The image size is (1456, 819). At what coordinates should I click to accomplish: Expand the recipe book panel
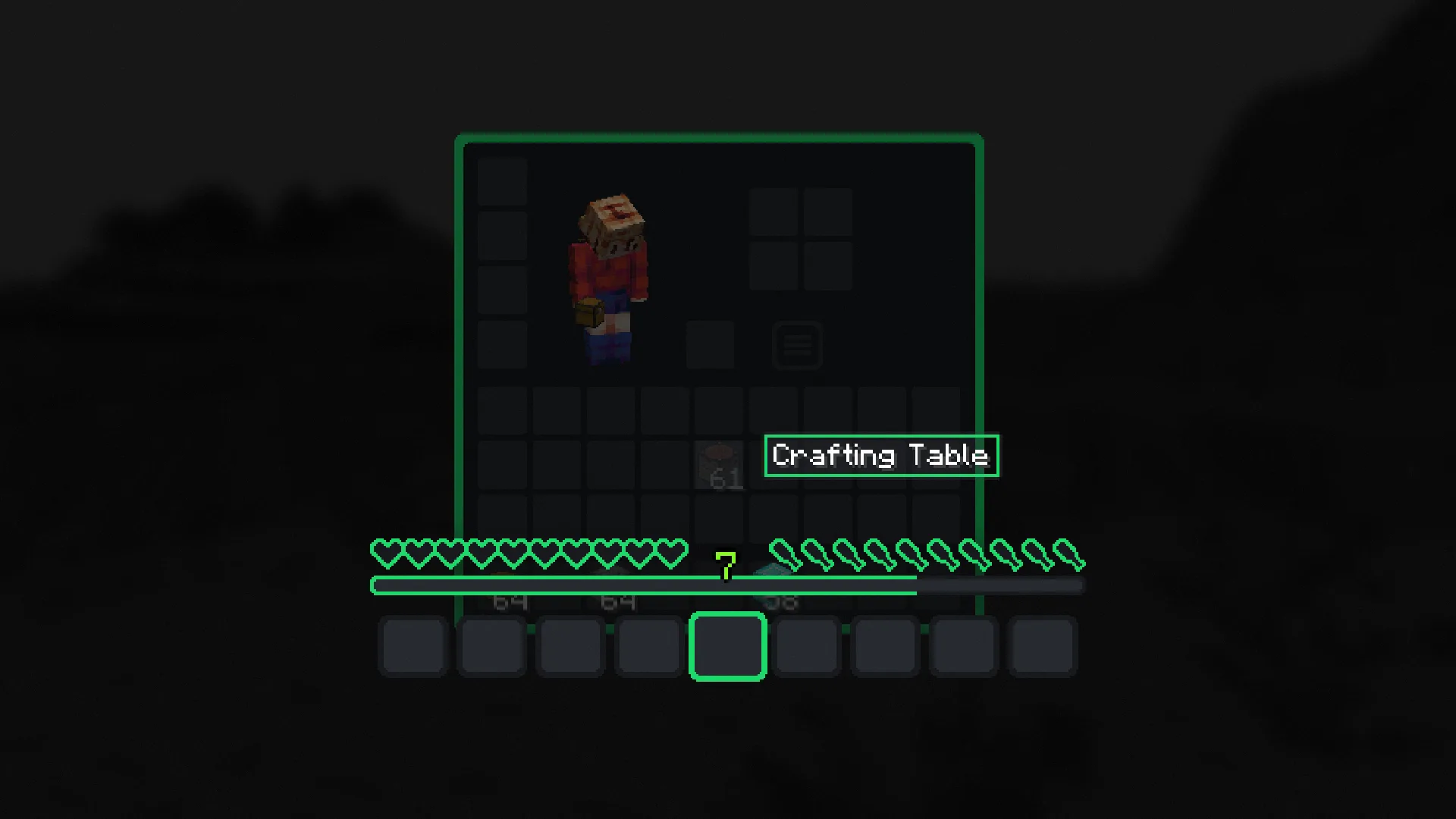pos(797,345)
